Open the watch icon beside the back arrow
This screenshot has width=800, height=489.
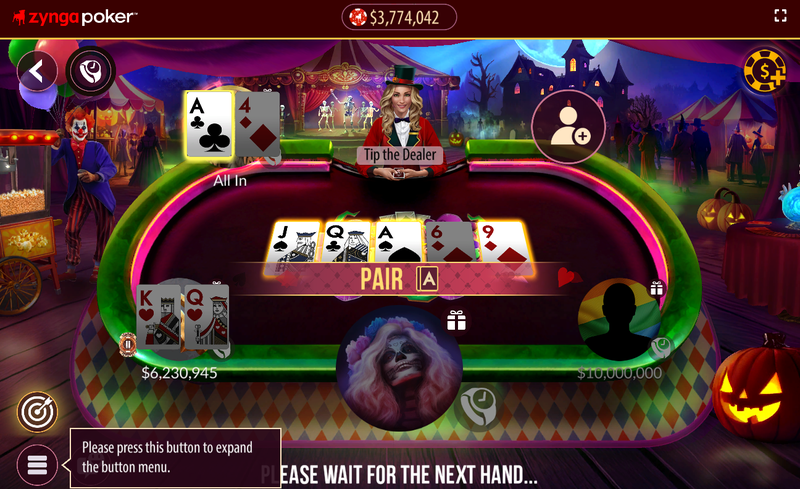point(91,71)
